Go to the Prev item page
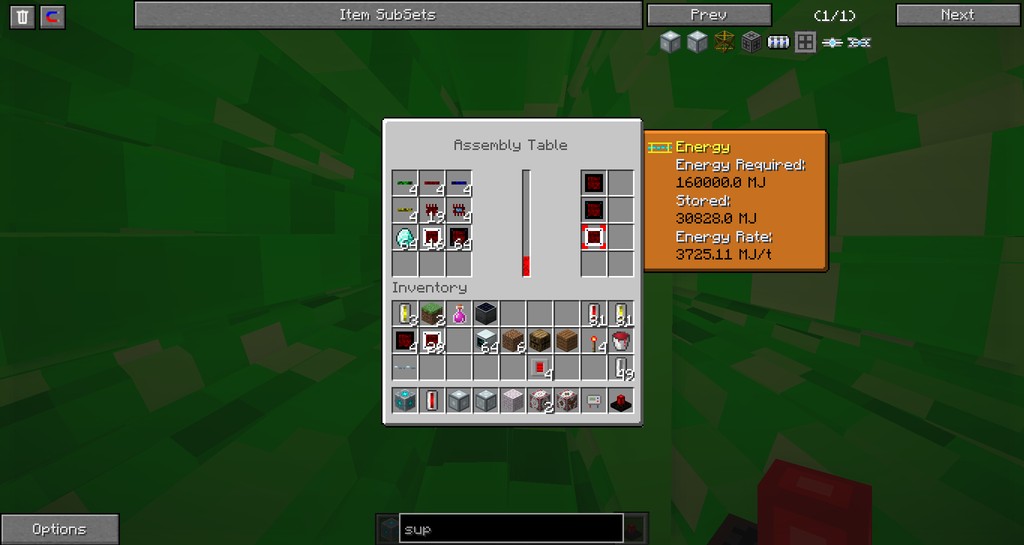The width and height of the screenshot is (1024, 545). (709, 15)
